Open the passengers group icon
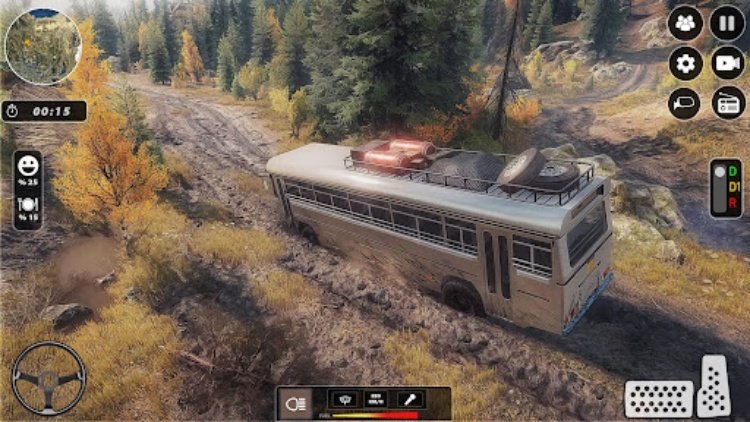750x422 pixels. pos(686,23)
